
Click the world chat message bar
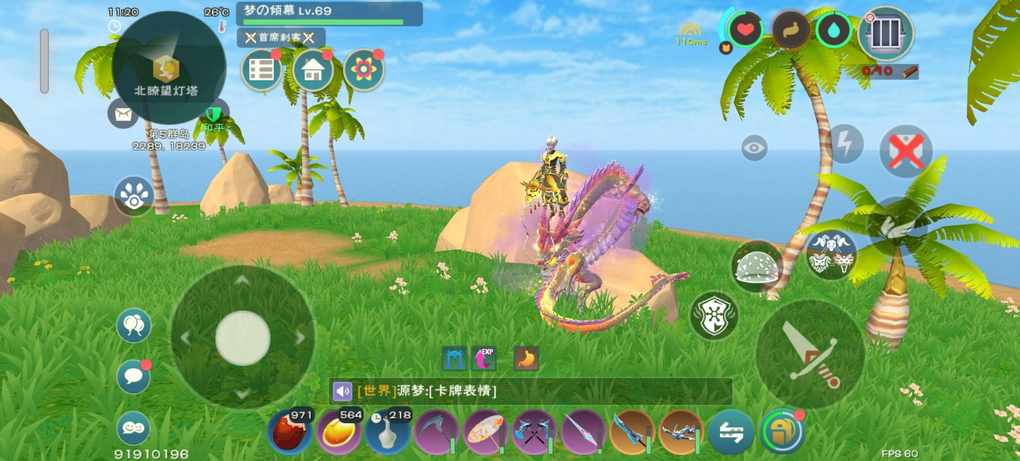[532, 391]
